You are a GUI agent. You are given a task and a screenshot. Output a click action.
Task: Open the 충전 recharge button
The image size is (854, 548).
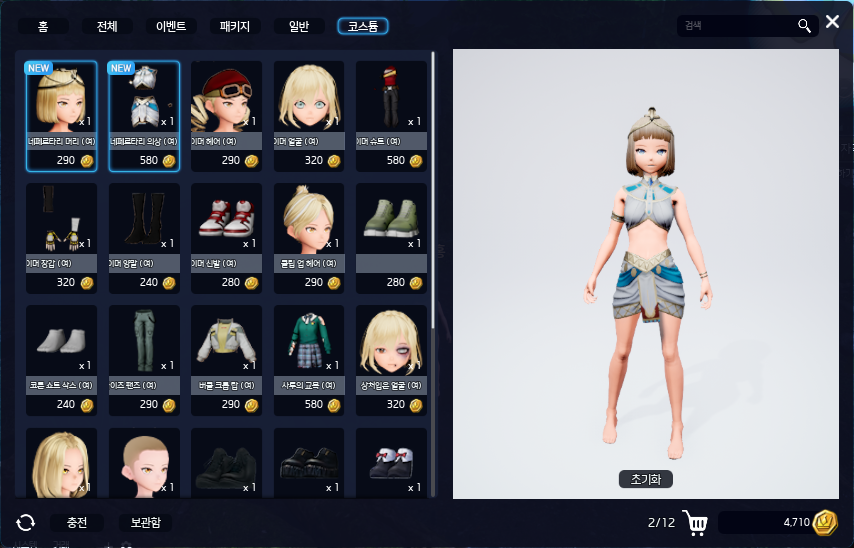pyautogui.click(x=77, y=523)
